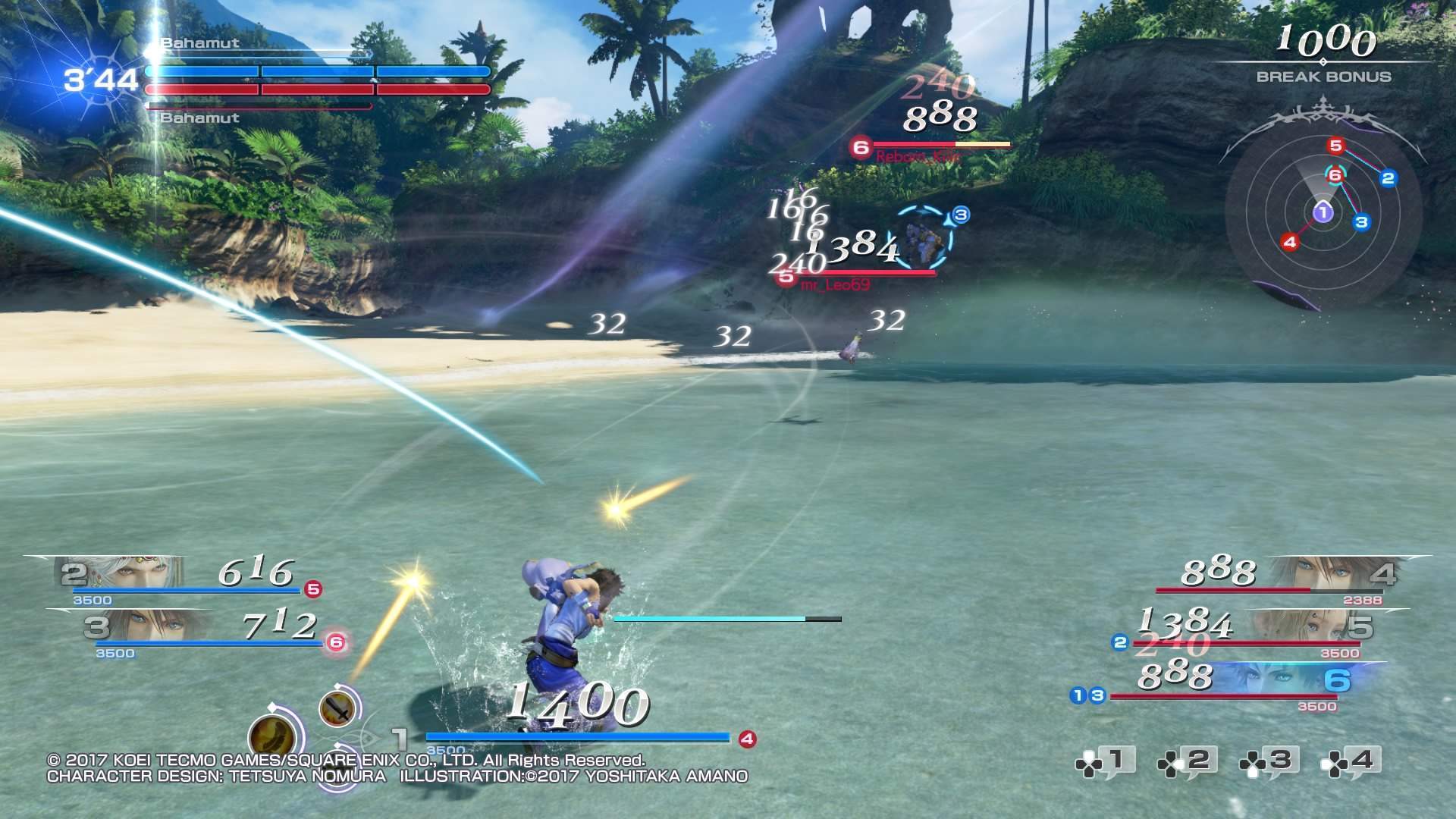Screen dimensions: 1456x819
Task: Click the red 4 marker on the radar
Action: 1289,243
